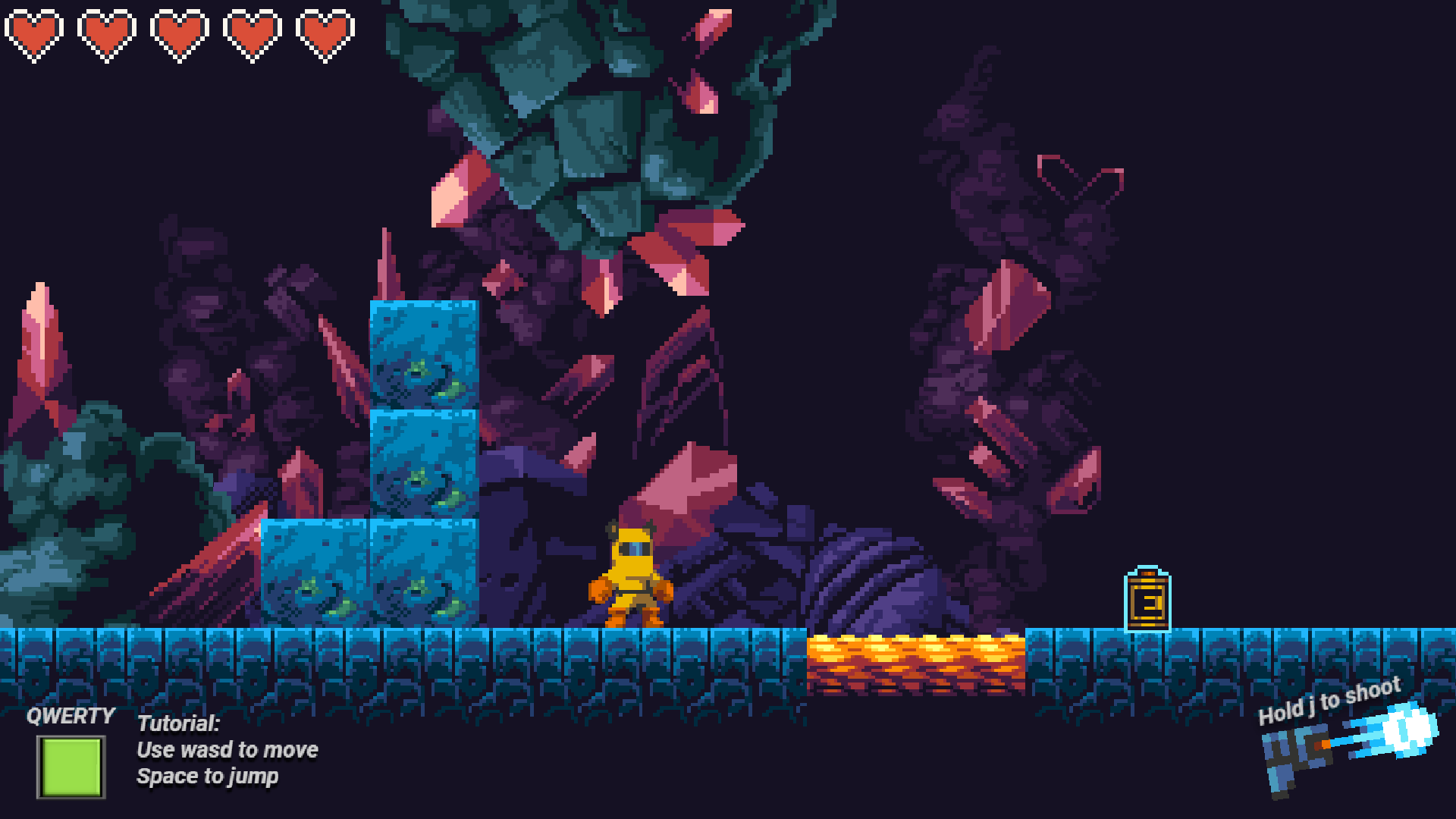This screenshot has width=1456, height=819.
Task: Click the 'Use wasd to move' instruction
Action: (227, 751)
